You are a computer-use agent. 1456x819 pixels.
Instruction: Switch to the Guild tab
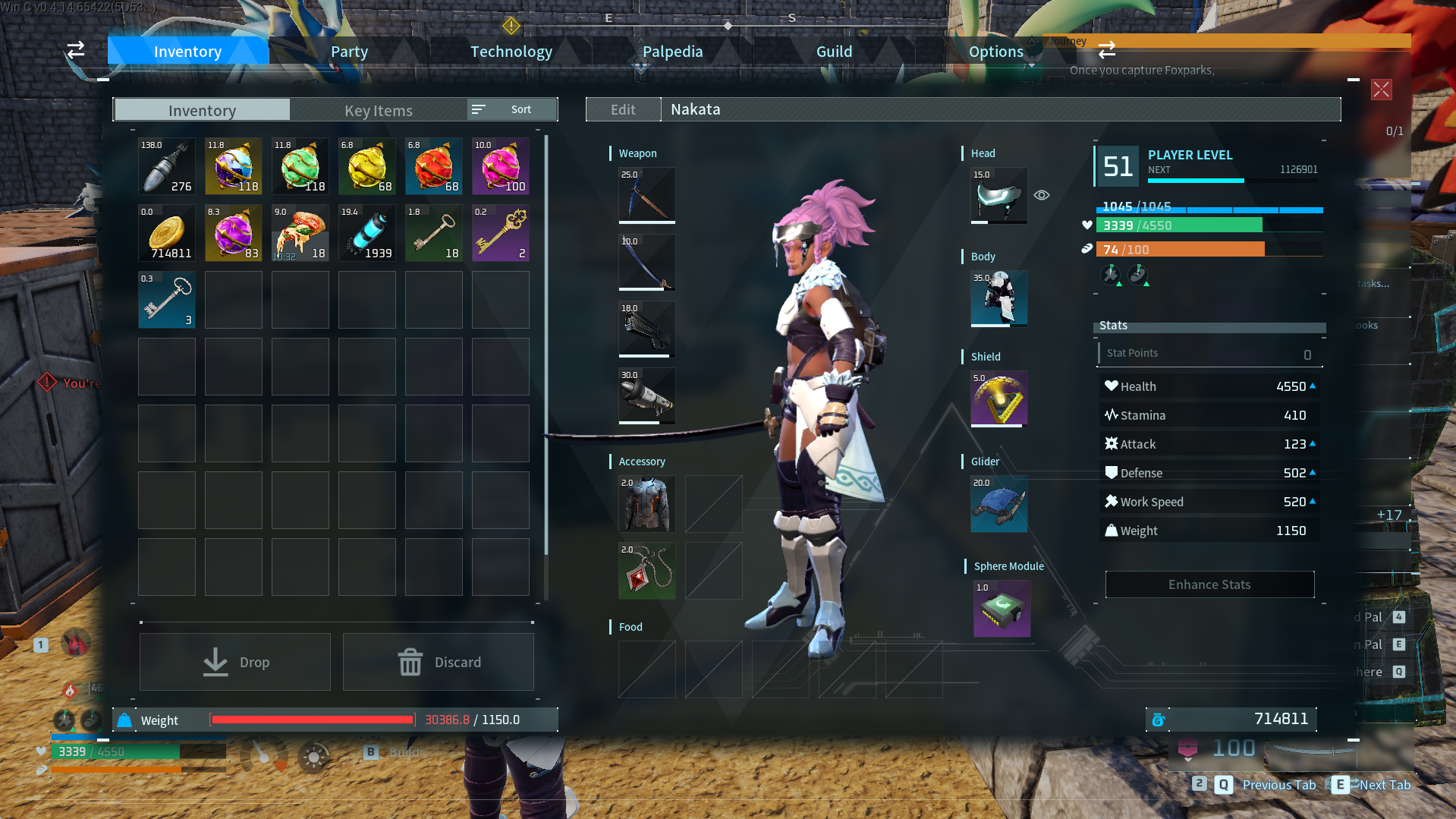[x=834, y=52]
